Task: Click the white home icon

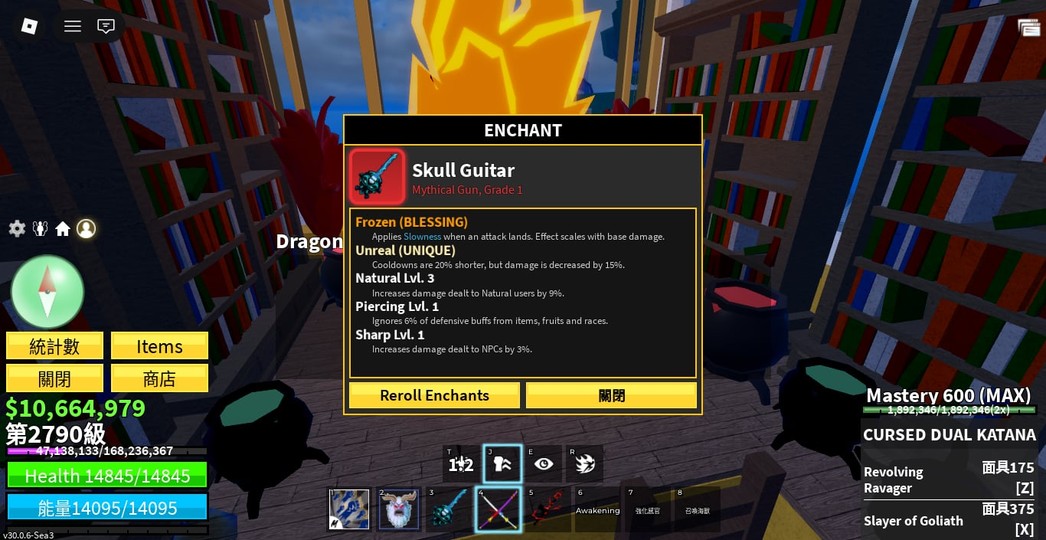Action: click(x=63, y=229)
